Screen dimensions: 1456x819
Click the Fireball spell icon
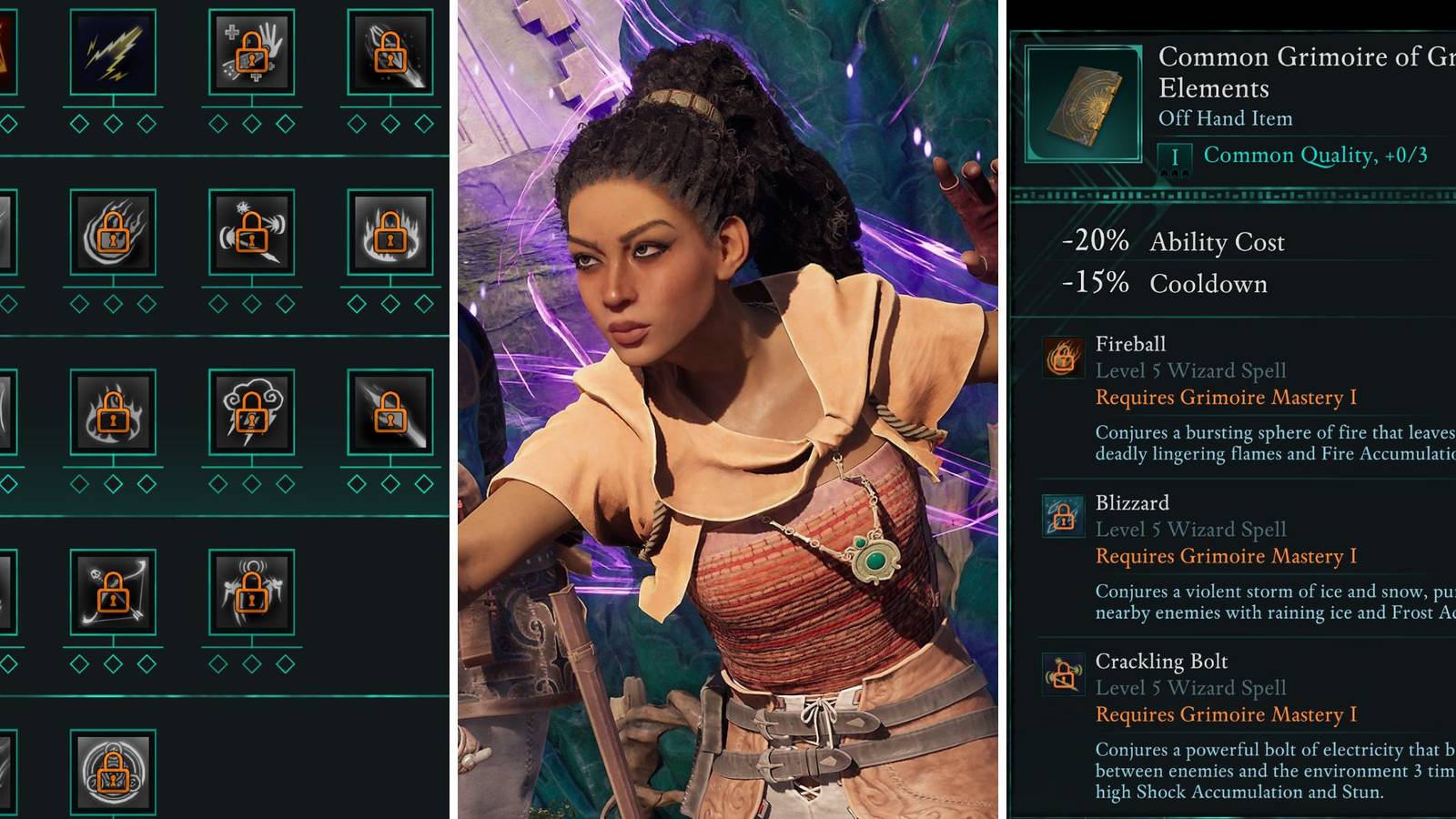1063,357
